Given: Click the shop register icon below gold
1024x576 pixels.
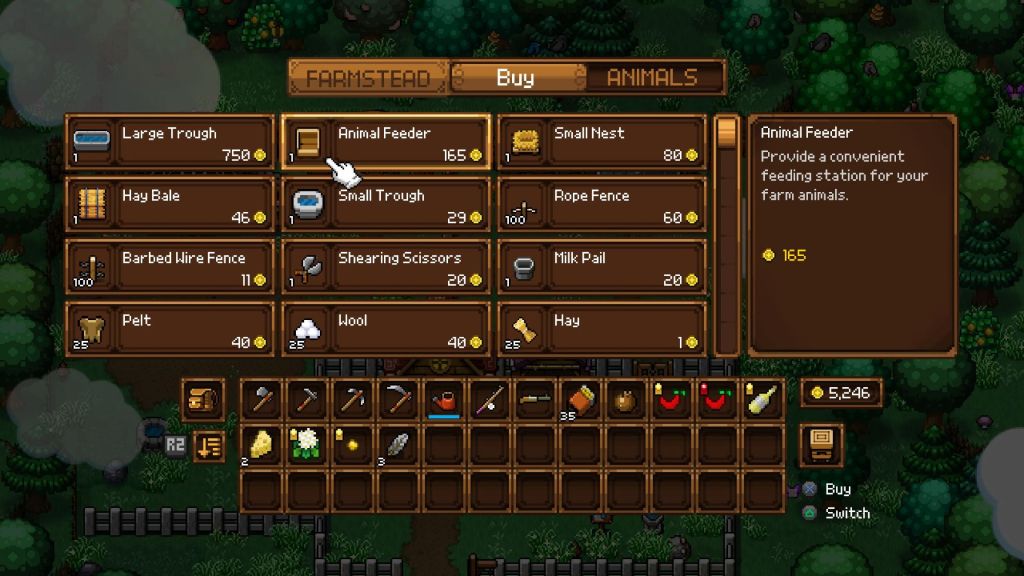Looking at the screenshot, I should pyautogui.click(x=821, y=443).
